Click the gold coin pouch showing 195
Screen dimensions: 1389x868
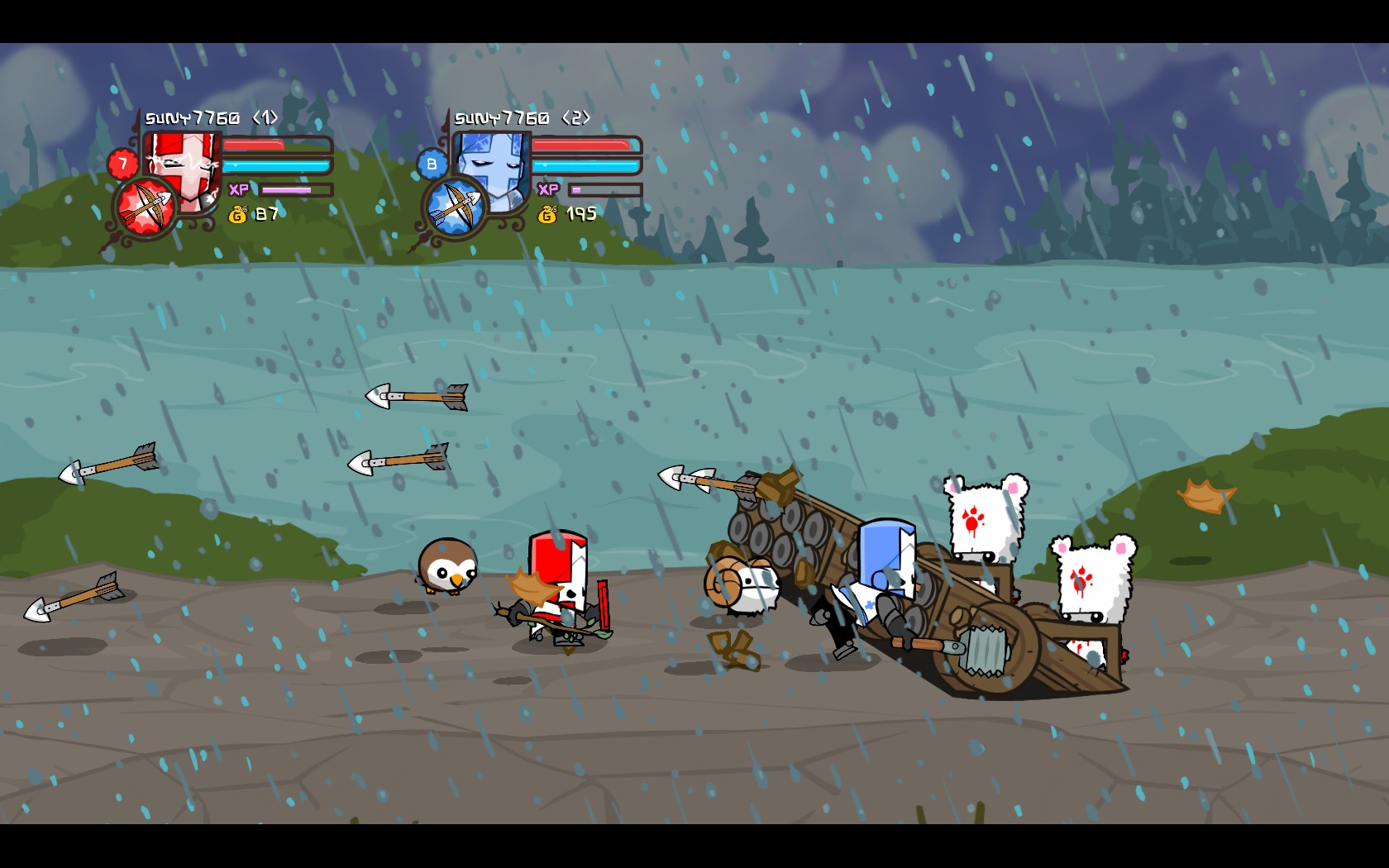(547, 213)
